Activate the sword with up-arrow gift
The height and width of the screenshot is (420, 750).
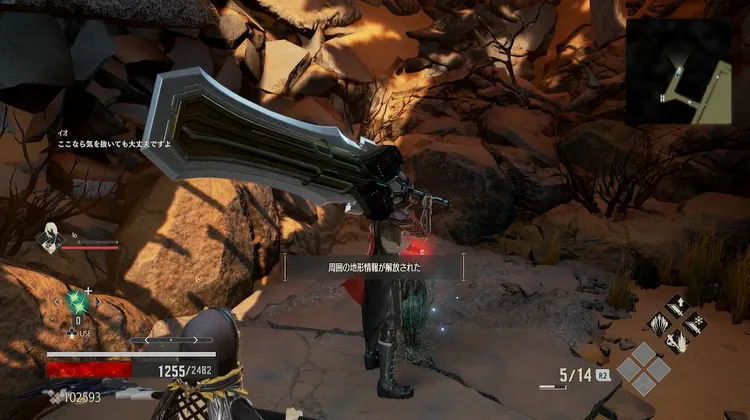click(676, 307)
